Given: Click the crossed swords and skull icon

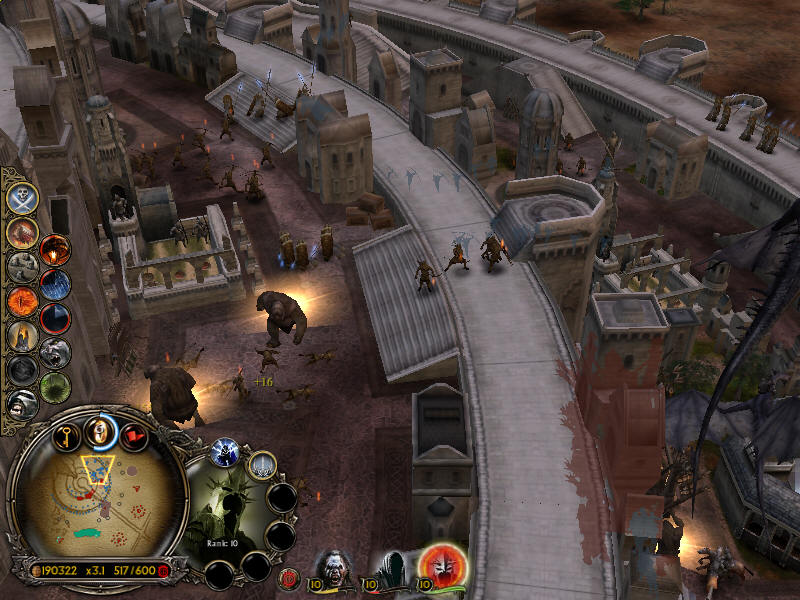Looking at the screenshot, I should (x=22, y=197).
